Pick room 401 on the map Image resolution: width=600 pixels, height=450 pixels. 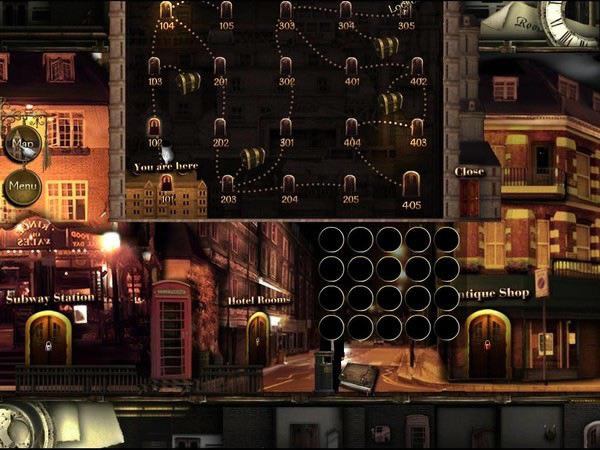(x=352, y=67)
